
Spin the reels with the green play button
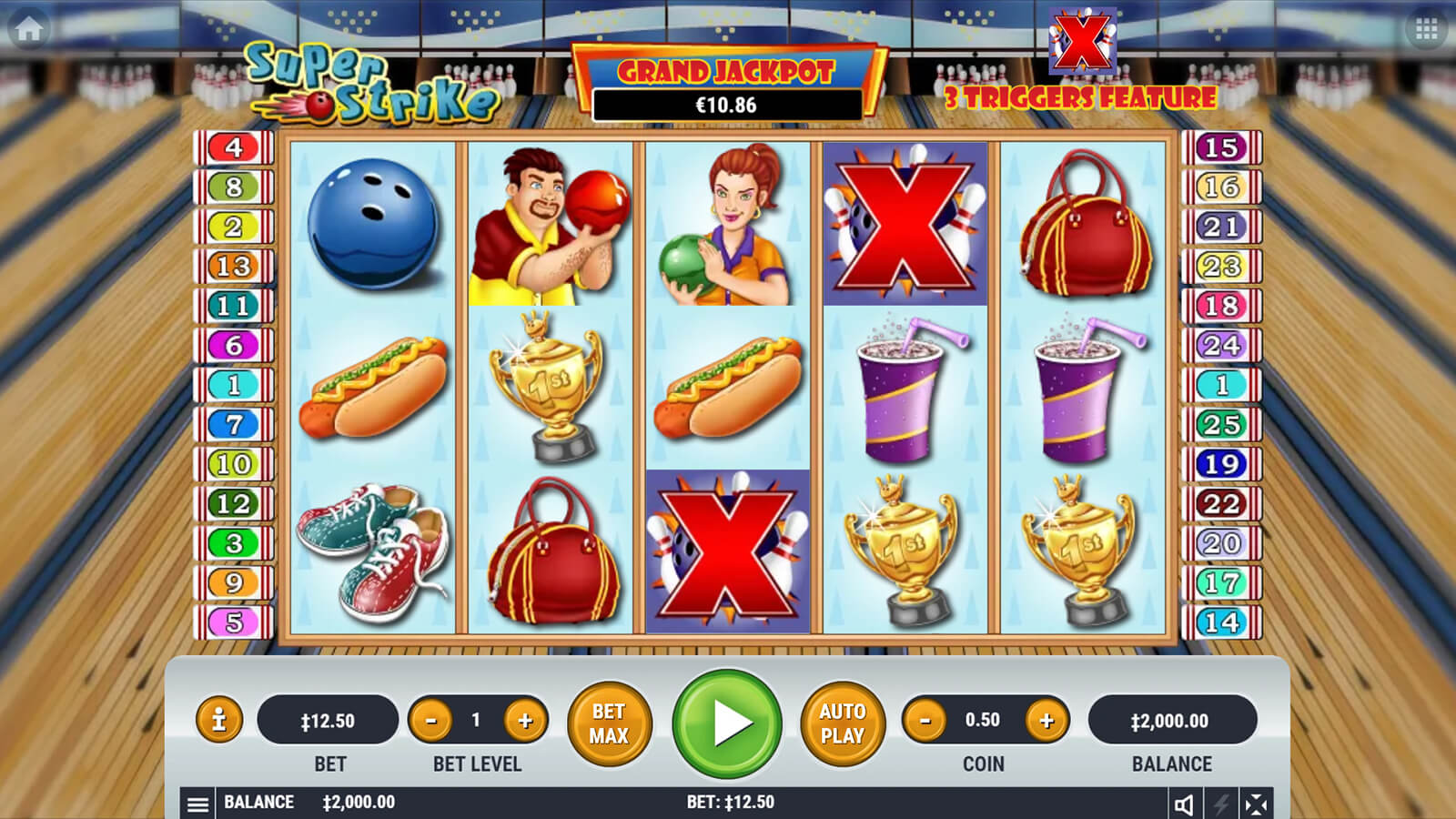727,723
